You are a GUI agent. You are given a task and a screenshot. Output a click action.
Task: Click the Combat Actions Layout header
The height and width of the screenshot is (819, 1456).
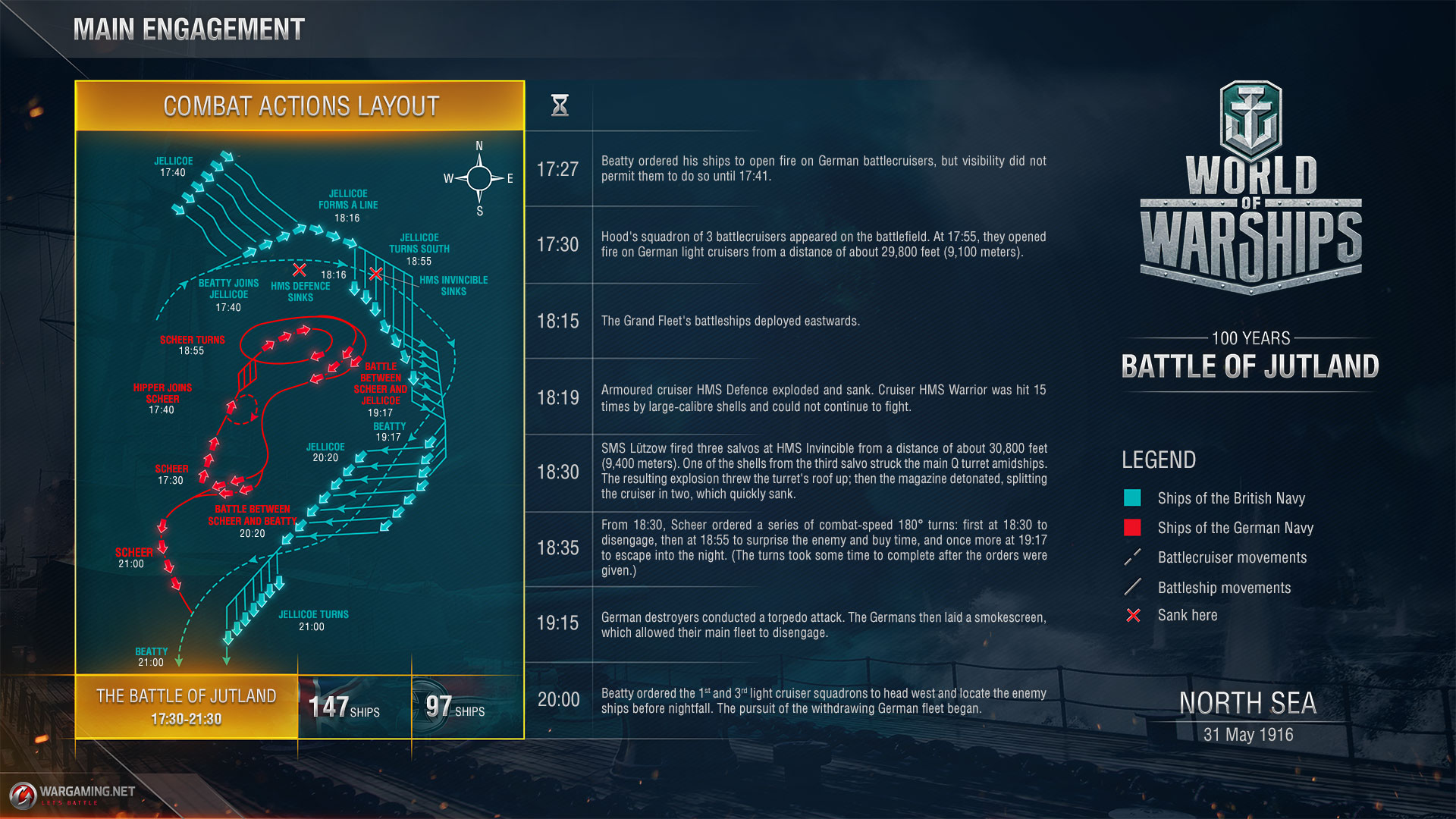[300, 106]
